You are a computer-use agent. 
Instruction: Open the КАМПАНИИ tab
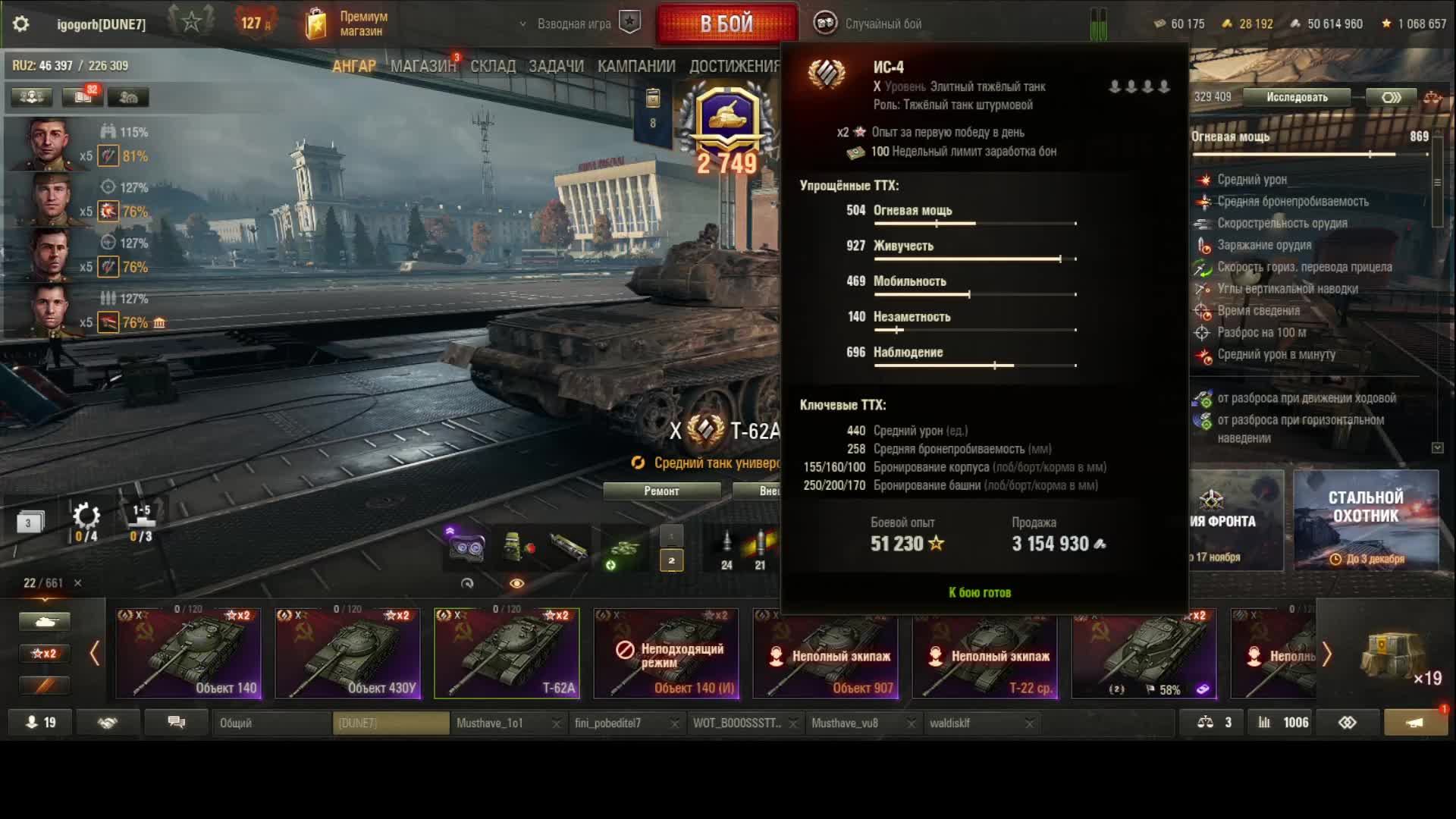click(635, 66)
